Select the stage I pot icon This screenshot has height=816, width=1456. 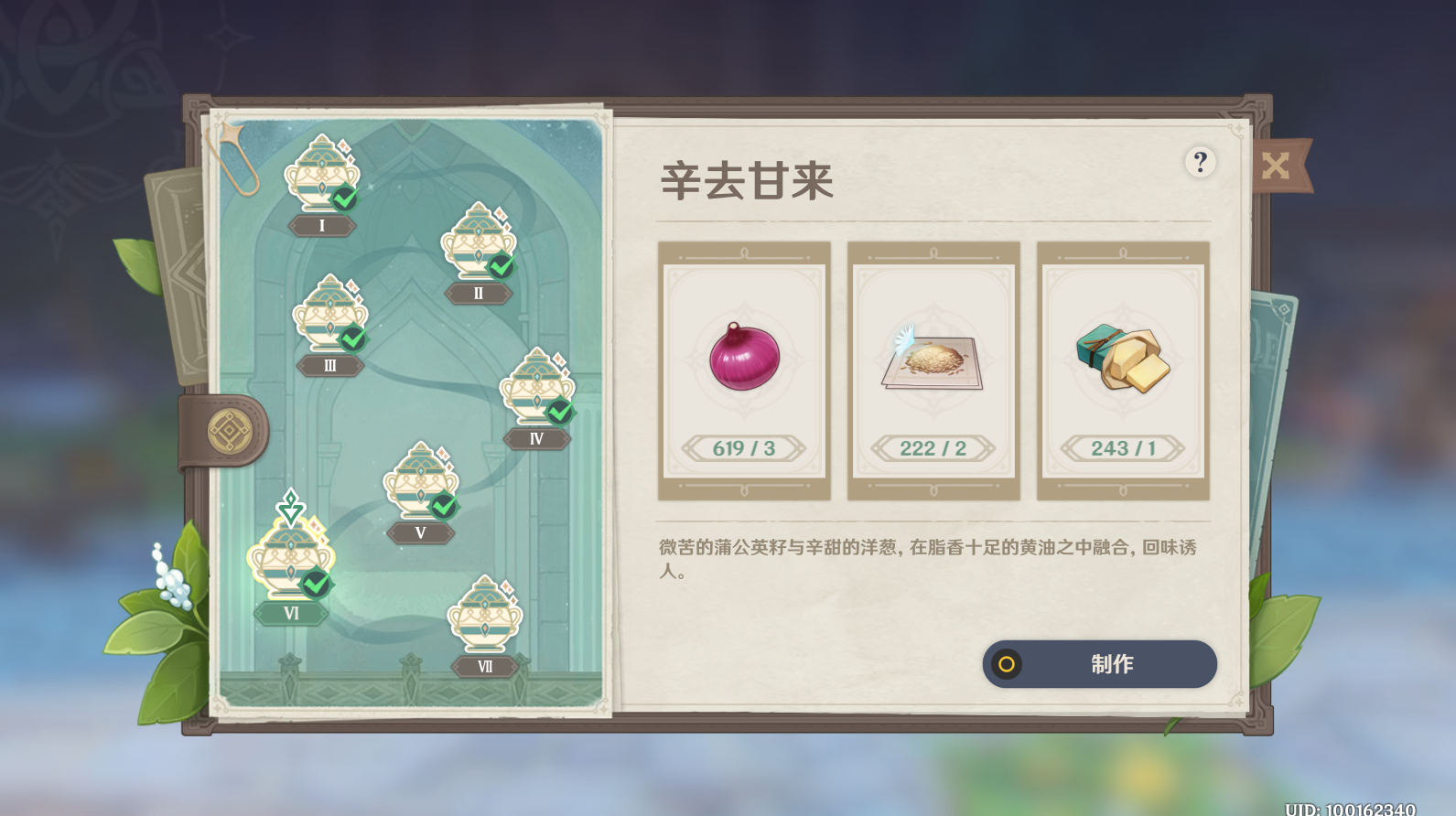tap(321, 177)
